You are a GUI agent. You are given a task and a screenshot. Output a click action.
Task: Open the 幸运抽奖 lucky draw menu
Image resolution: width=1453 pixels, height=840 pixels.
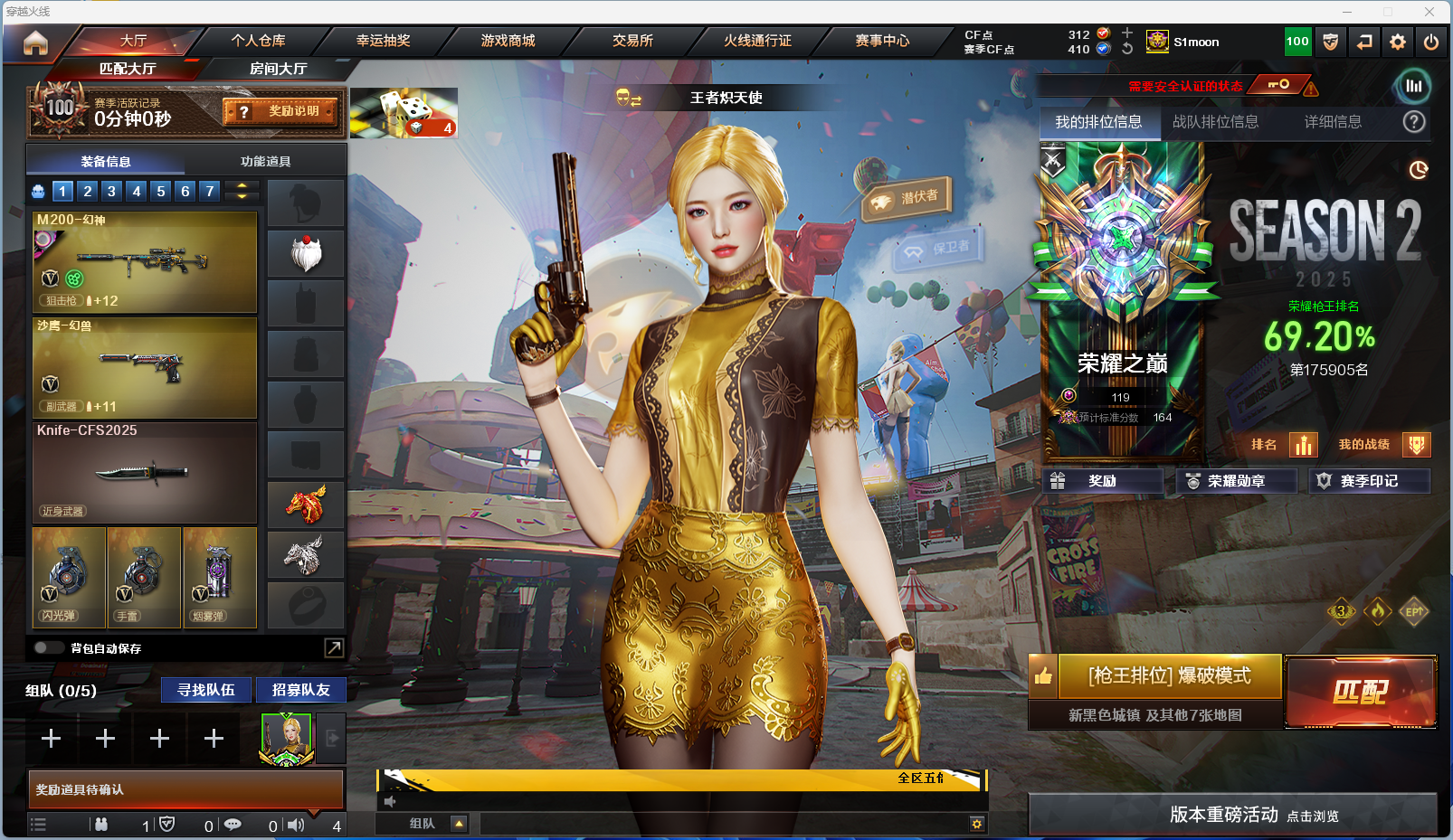click(x=383, y=41)
